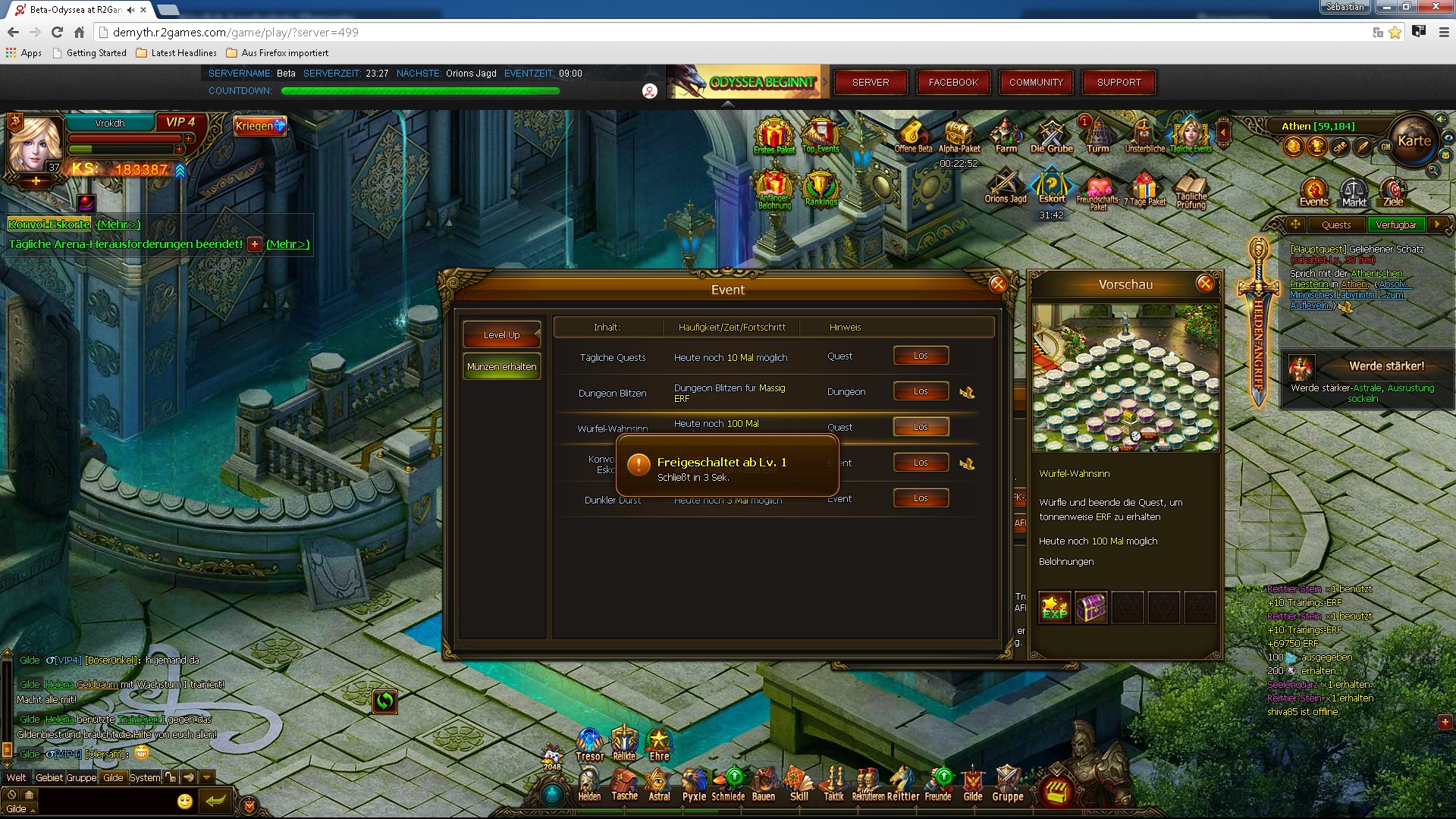The image size is (1456, 819).
Task: Switch to the Level Up tab
Action: (501, 334)
